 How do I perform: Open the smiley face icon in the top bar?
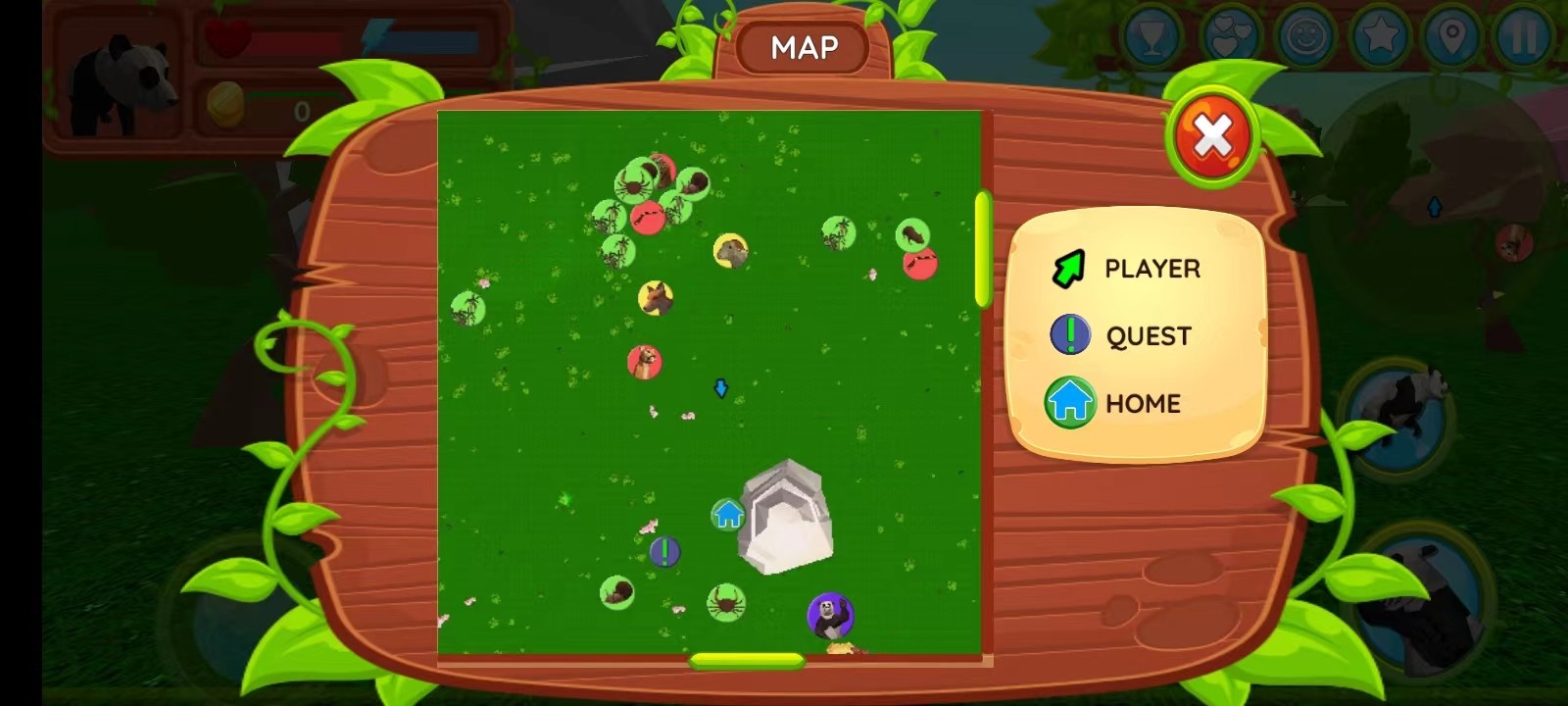point(1307,37)
